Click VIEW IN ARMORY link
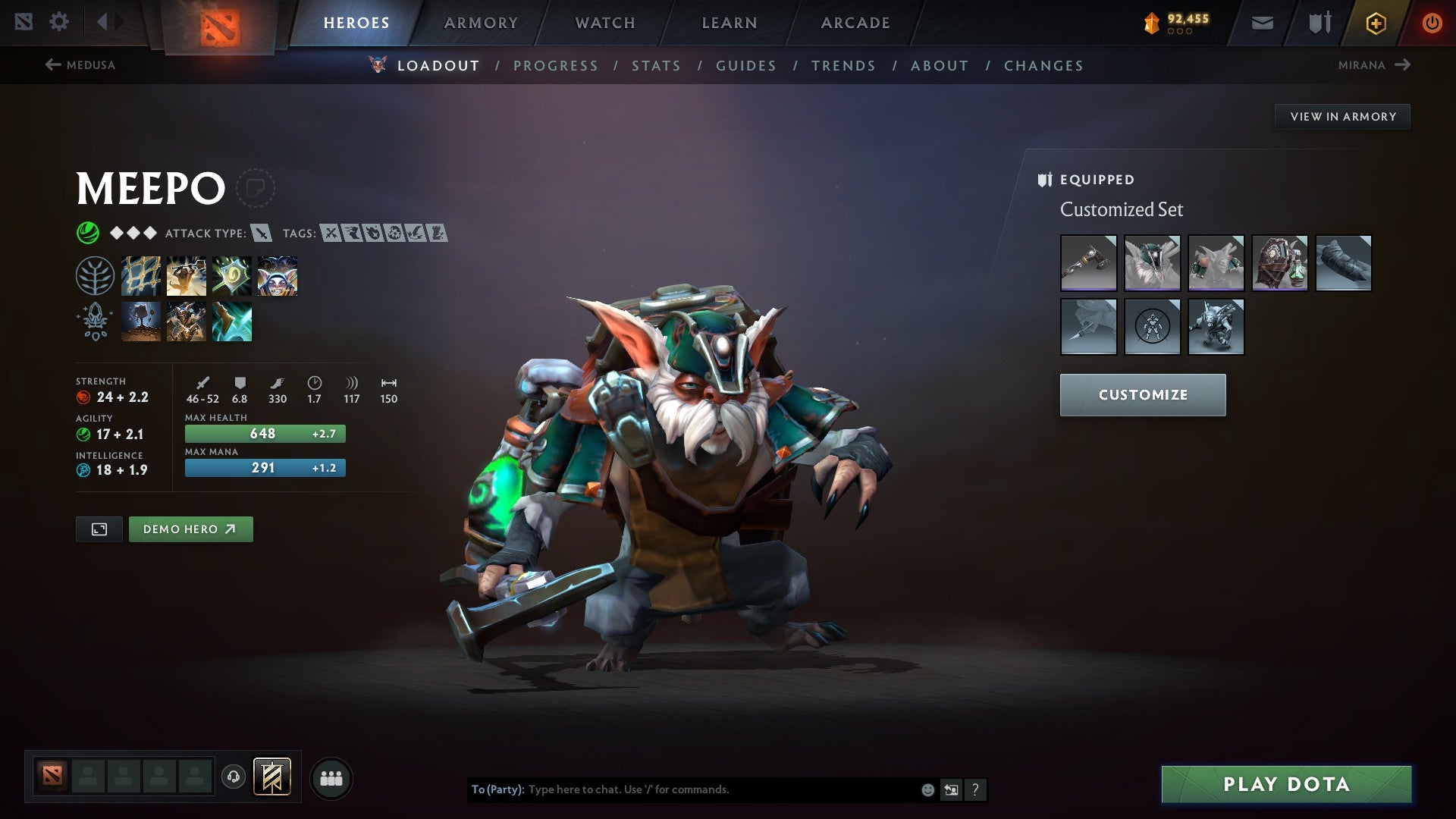1456x819 pixels. click(1343, 116)
